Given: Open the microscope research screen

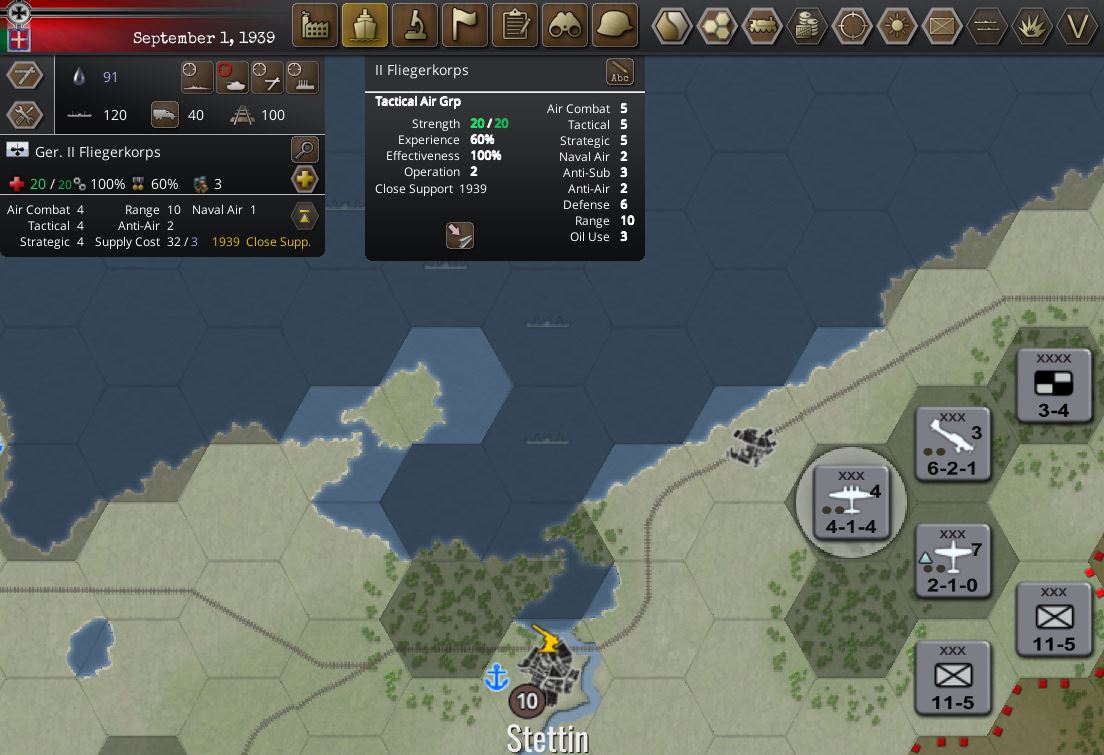Looking at the screenshot, I should point(415,25).
